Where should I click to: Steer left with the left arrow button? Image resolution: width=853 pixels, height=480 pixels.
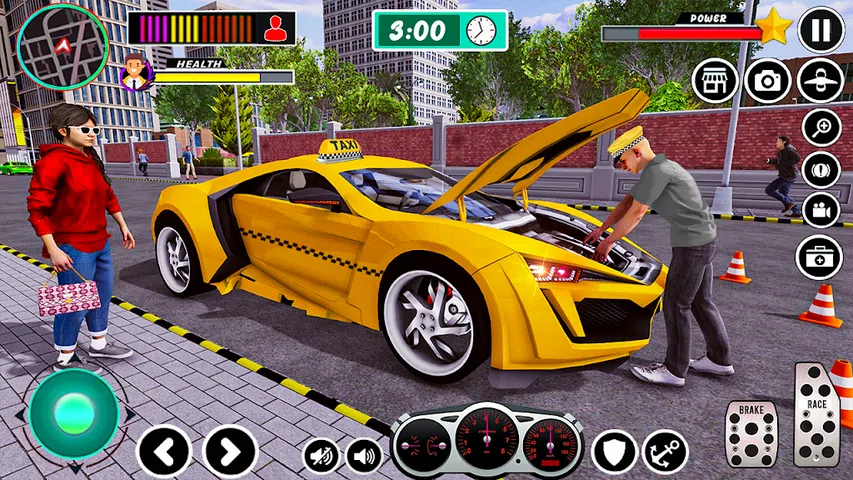tap(163, 451)
